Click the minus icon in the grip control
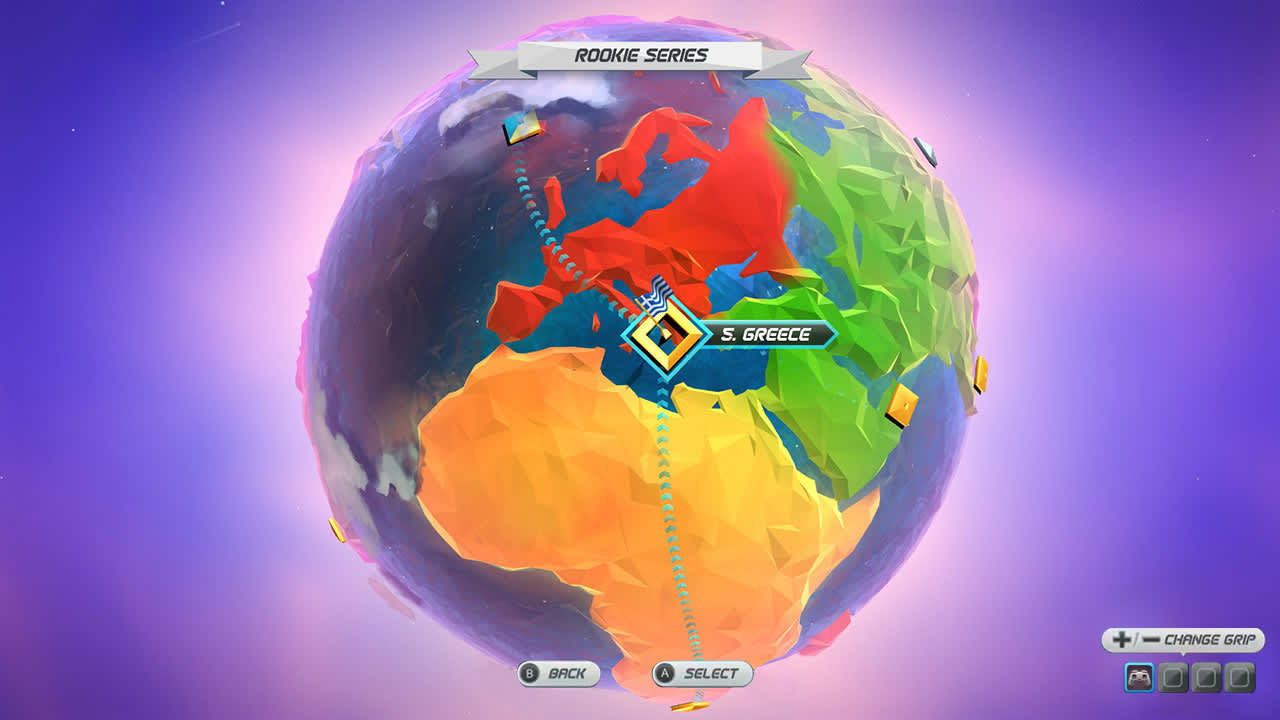This screenshot has height=720, width=1280. pyautogui.click(x=1152, y=638)
